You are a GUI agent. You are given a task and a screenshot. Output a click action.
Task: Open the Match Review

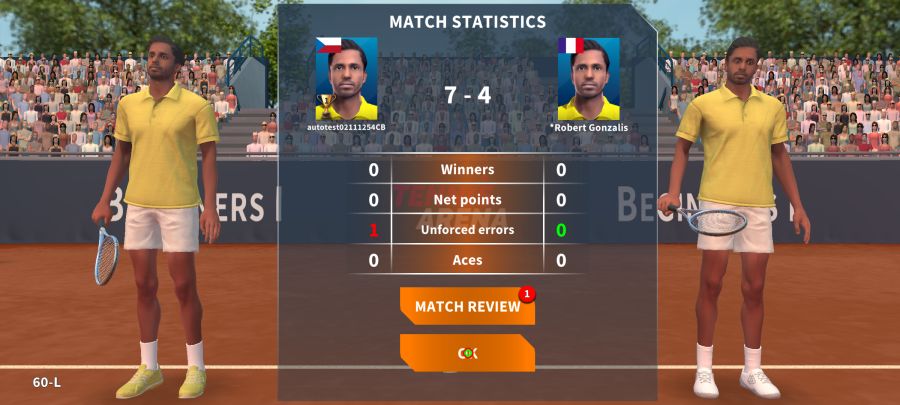(x=467, y=306)
